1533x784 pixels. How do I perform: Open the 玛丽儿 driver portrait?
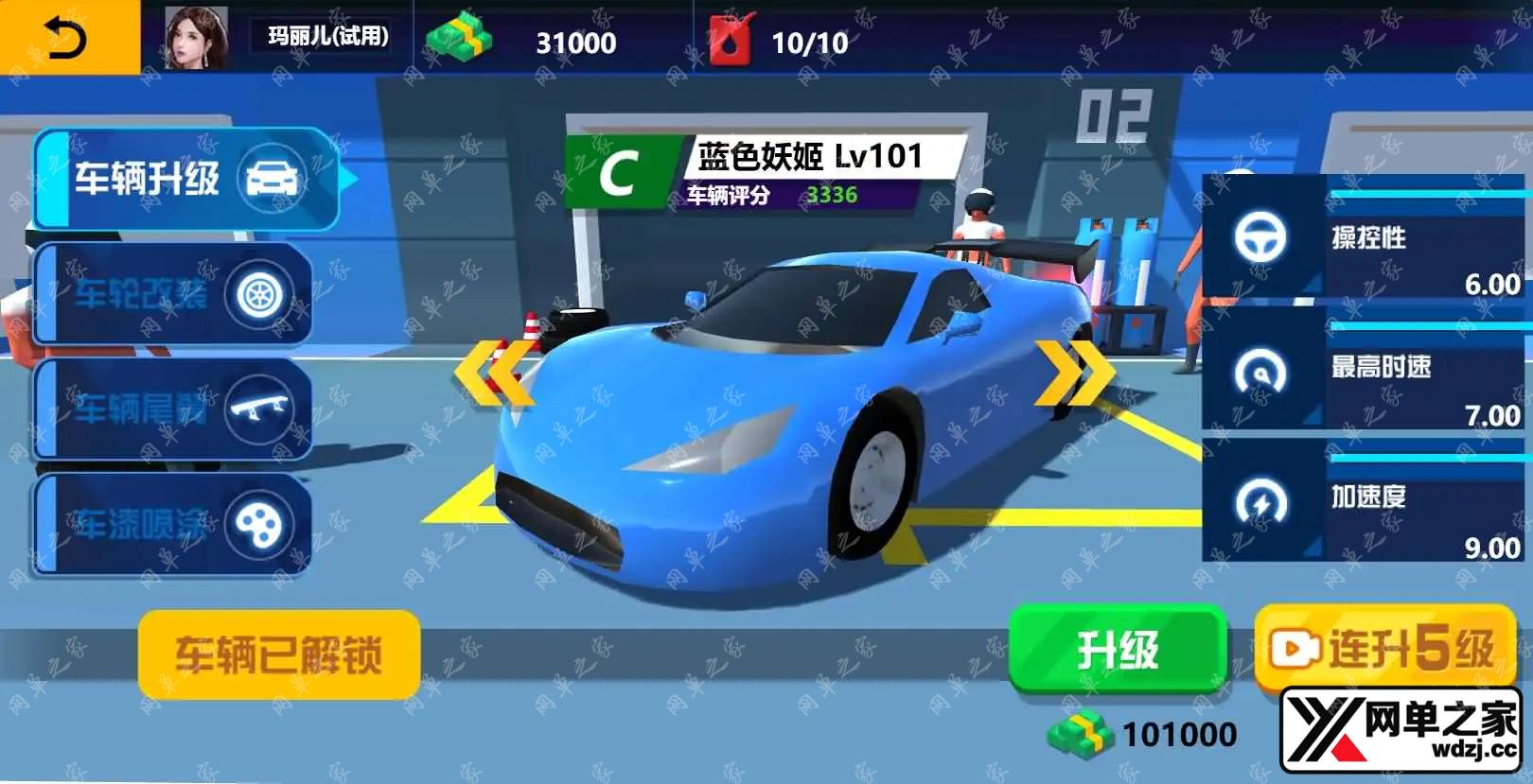tap(196, 38)
